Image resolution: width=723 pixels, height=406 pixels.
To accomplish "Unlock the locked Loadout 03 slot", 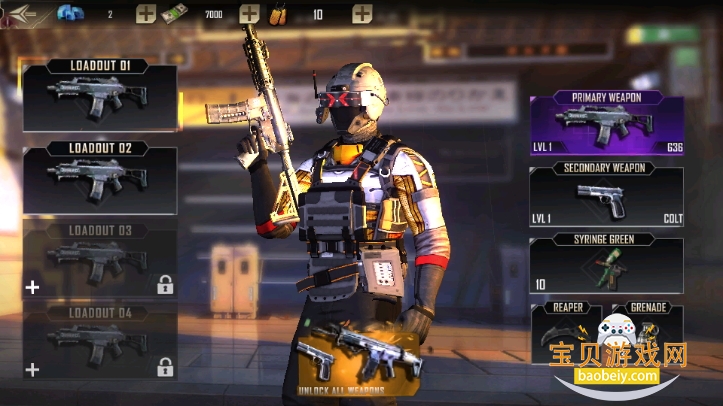I will (x=100, y=260).
